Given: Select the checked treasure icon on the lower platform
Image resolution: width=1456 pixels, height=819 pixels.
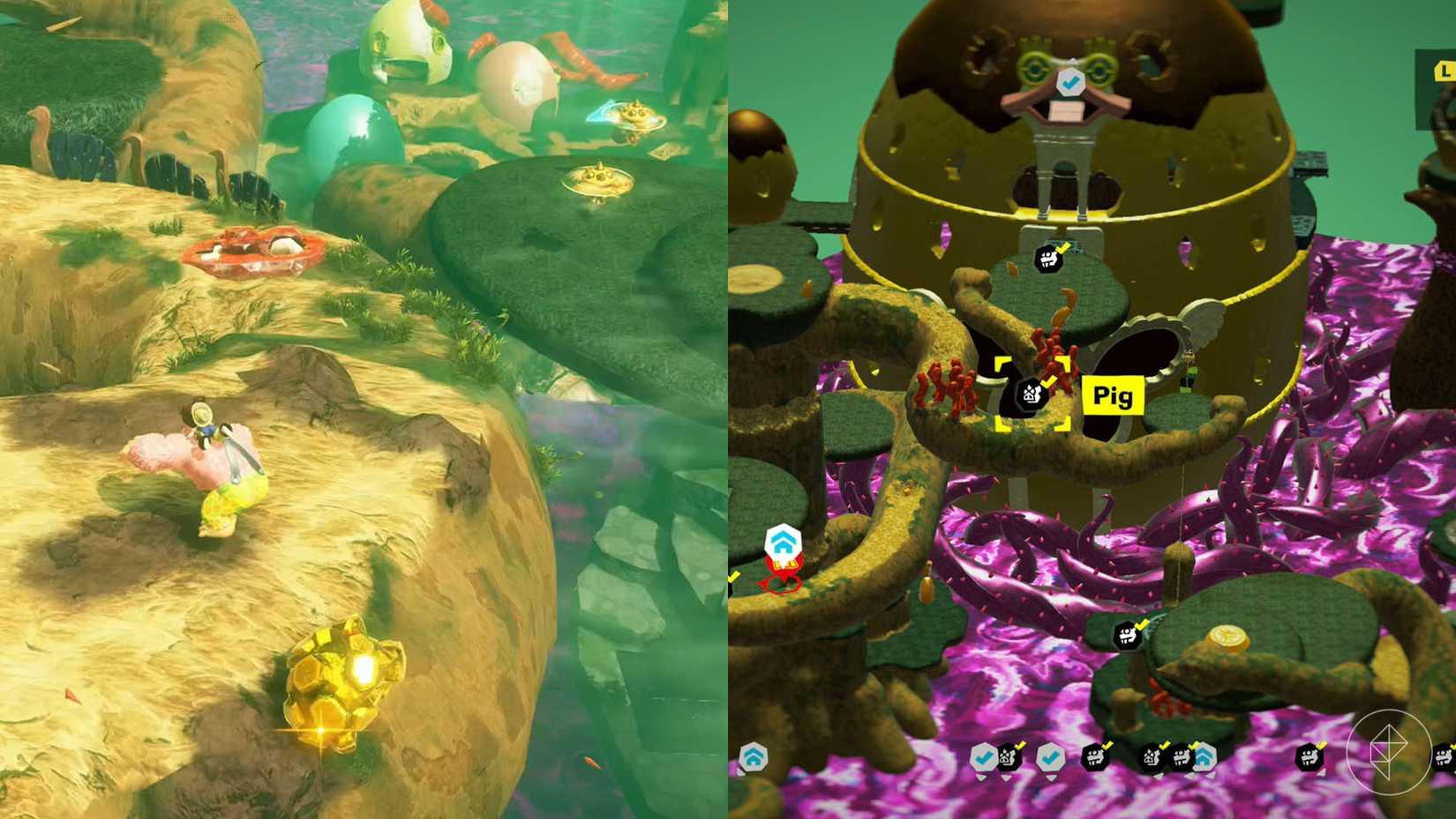Looking at the screenshot, I should pyautogui.click(x=1126, y=634).
